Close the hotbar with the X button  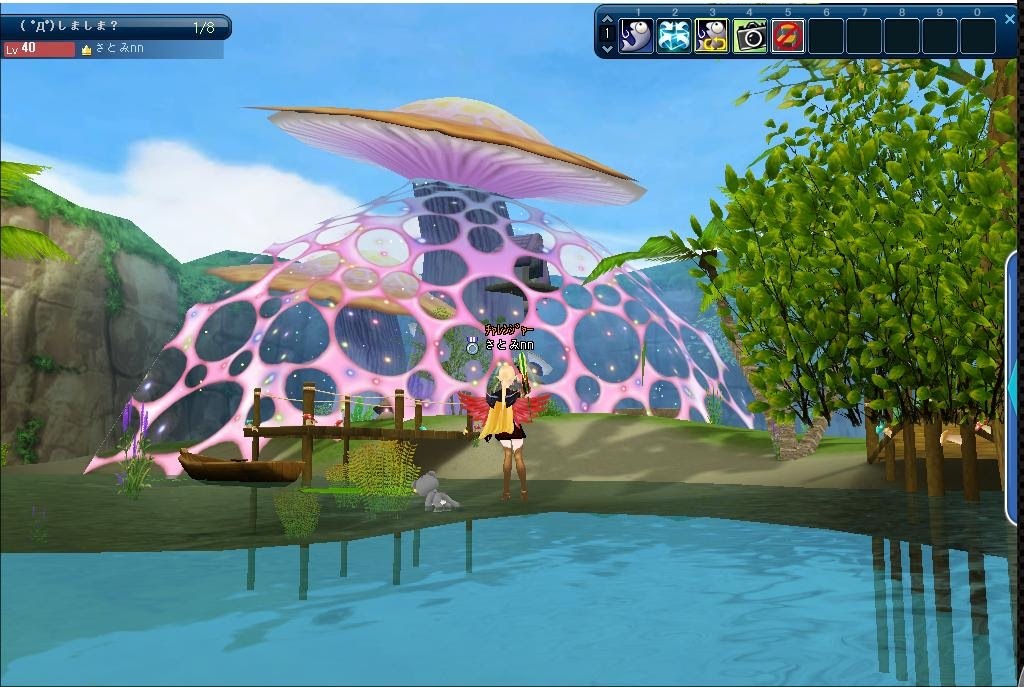click(x=1010, y=18)
